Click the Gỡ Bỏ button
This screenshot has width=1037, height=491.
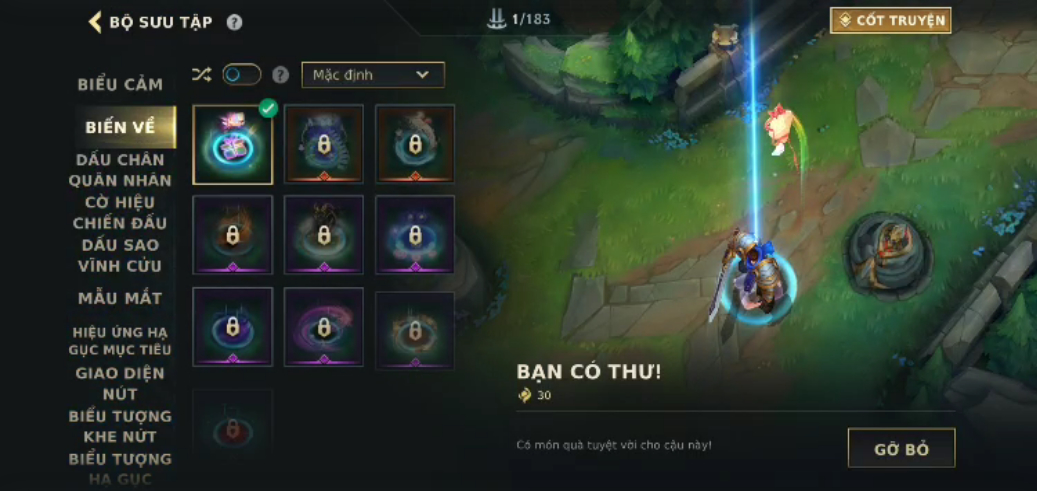(901, 449)
